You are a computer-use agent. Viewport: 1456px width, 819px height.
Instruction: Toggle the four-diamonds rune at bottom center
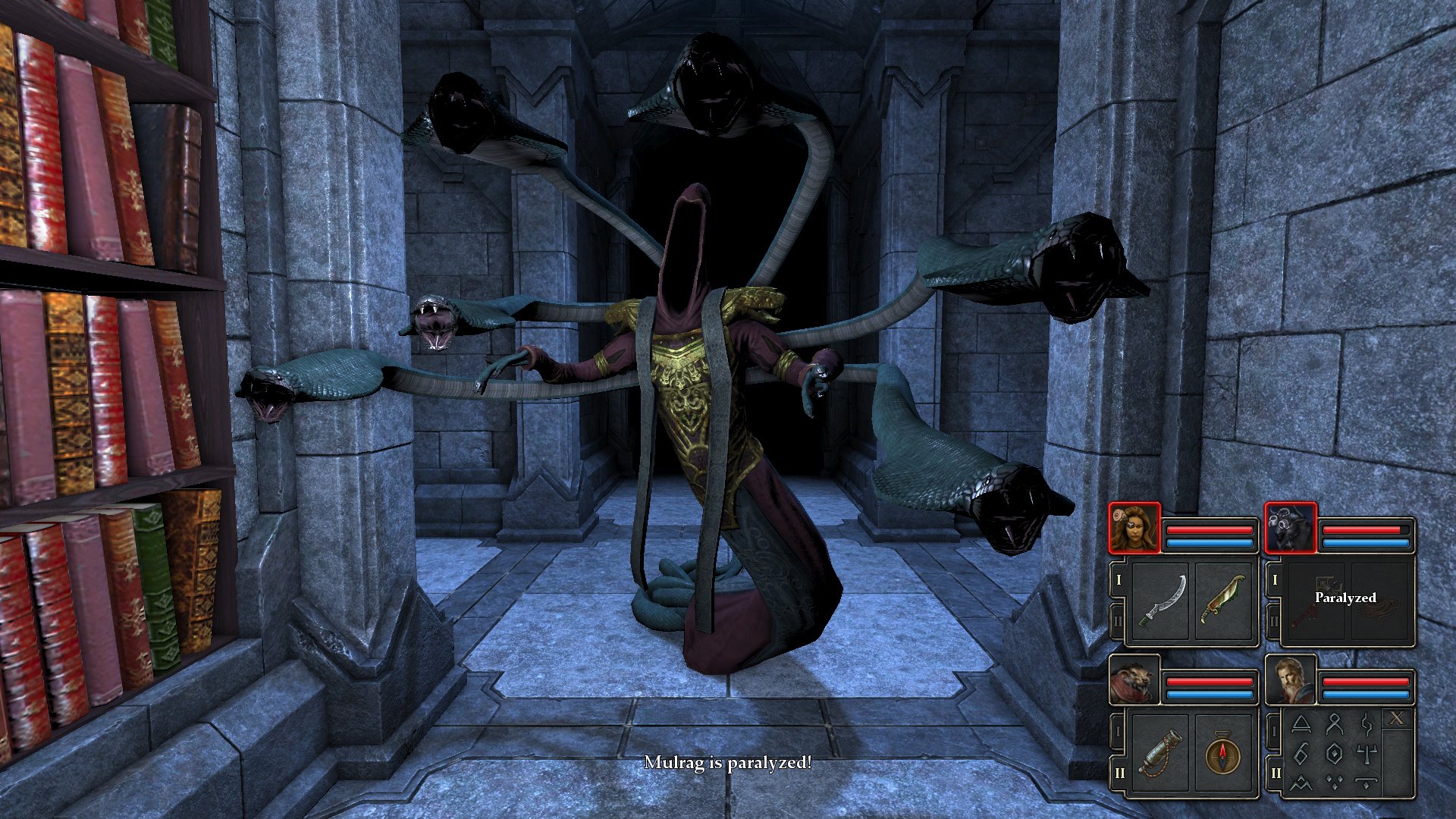tap(1334, 783)
